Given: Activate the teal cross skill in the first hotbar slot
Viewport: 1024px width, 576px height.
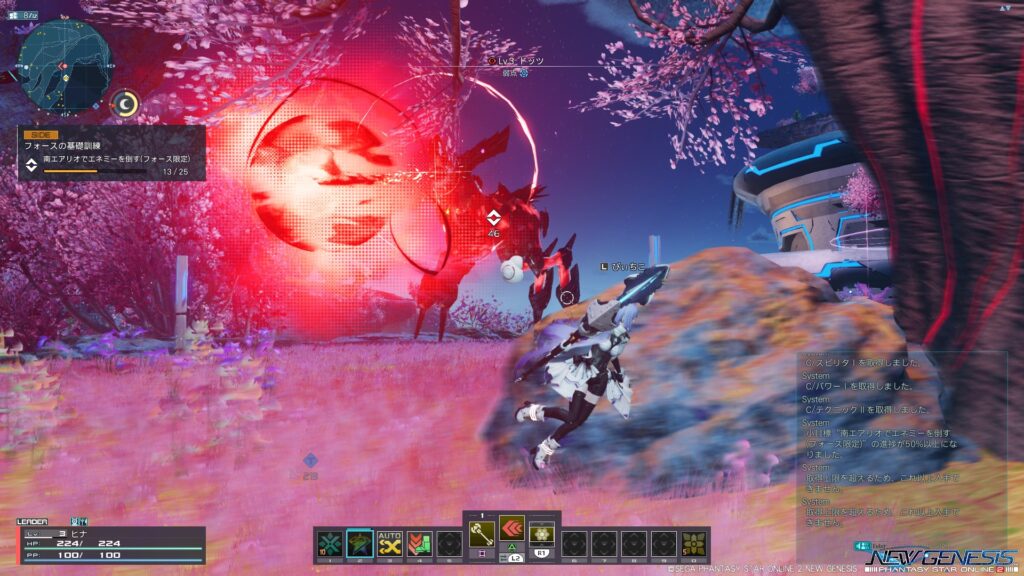Looking at the screenshot, I should [328, 542].
